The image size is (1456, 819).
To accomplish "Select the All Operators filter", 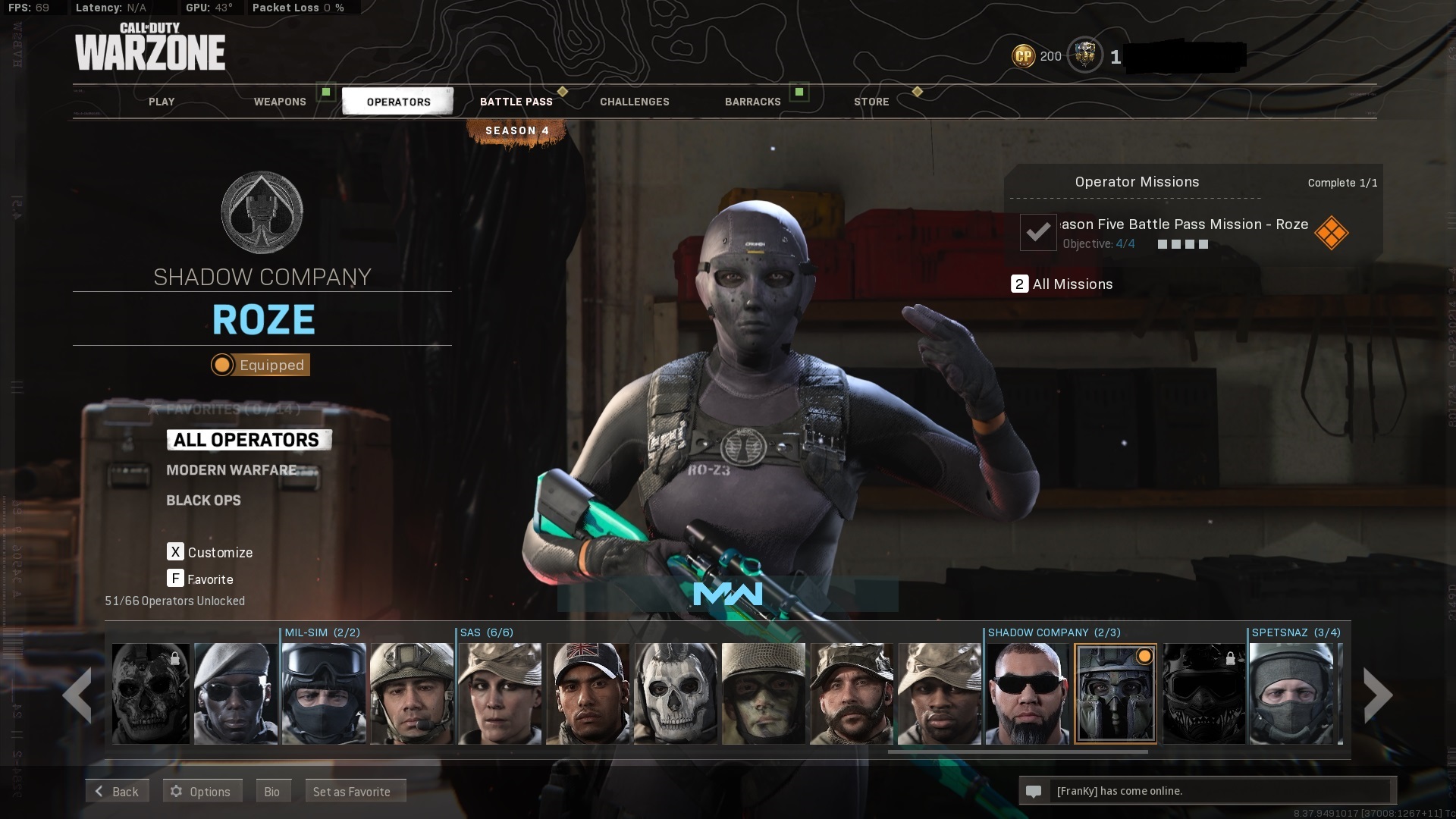I will [x=247, y=440].
